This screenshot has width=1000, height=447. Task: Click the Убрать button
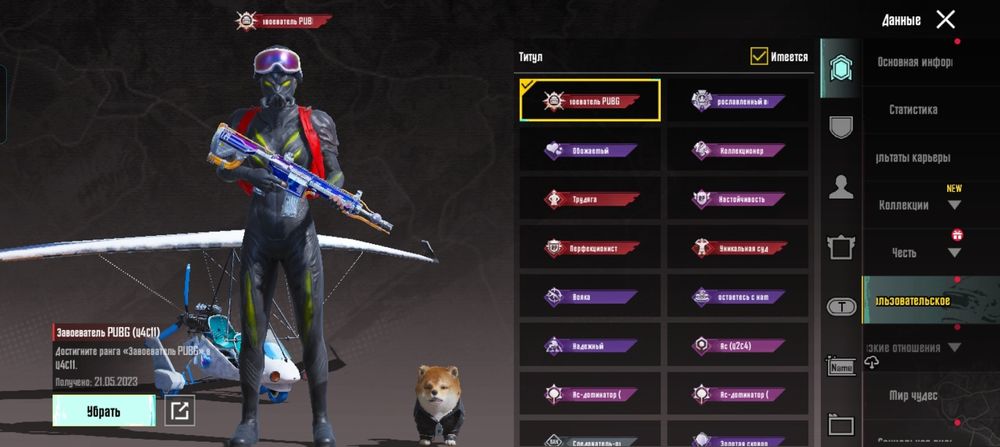(103, 410)
